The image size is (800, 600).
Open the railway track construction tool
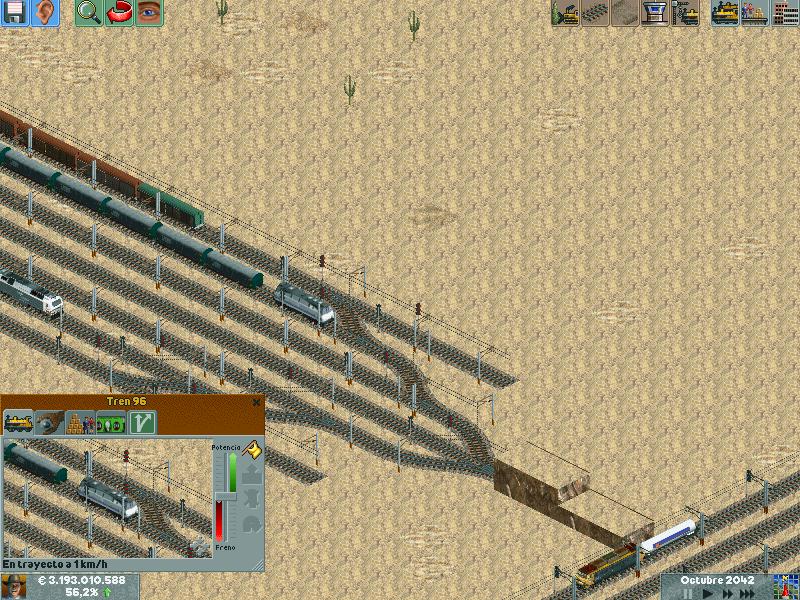[x=595, y=13]
